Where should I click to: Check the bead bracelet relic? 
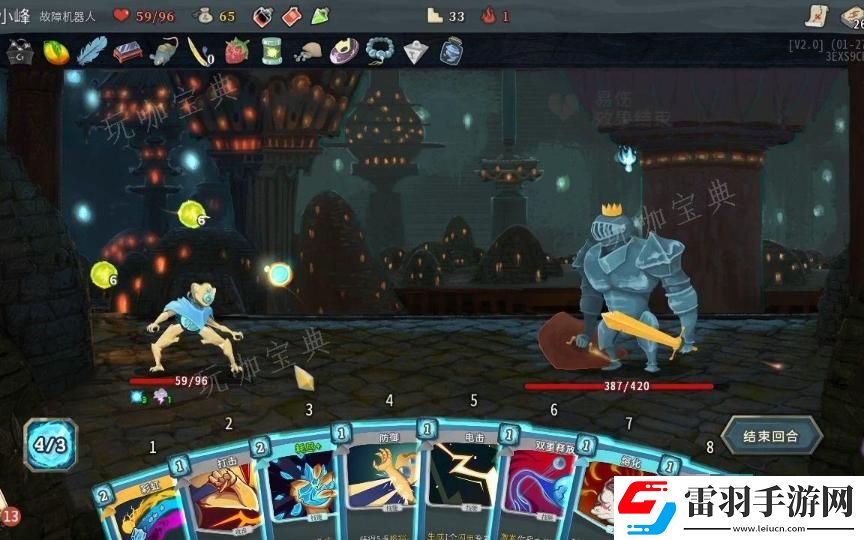tap(379, 51)
